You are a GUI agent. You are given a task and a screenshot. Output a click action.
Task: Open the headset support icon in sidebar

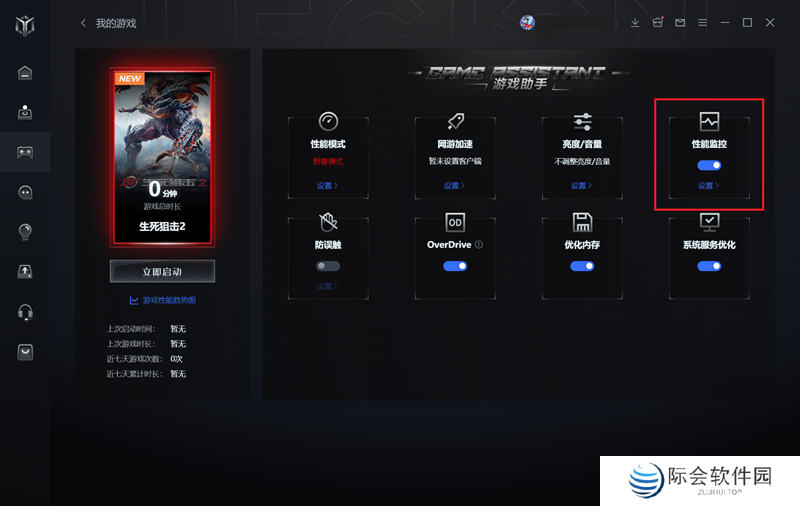pyautogui.click(x=25, y=312)
